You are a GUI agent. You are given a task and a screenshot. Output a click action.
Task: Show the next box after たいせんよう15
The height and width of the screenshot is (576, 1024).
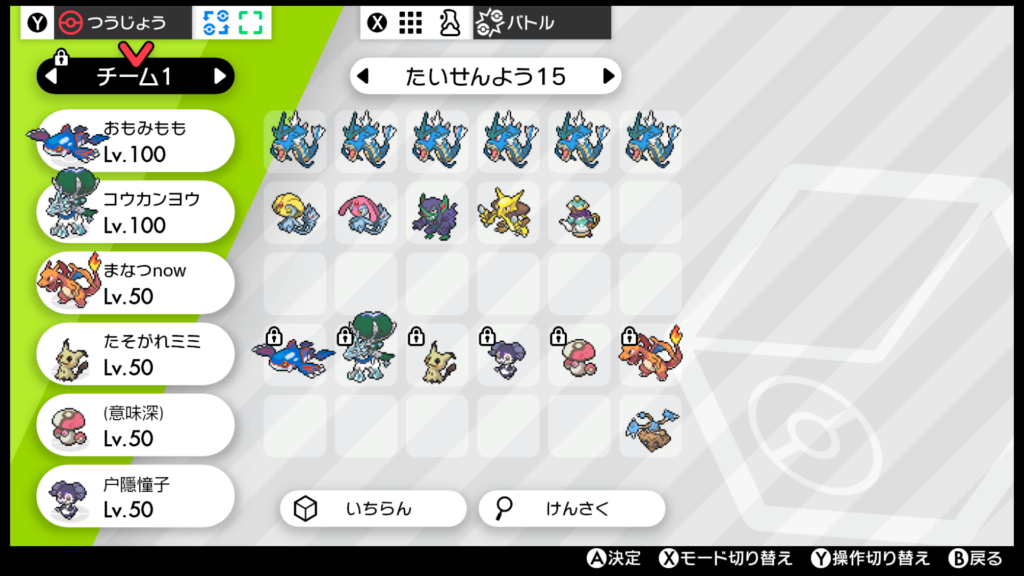[607, 76]
